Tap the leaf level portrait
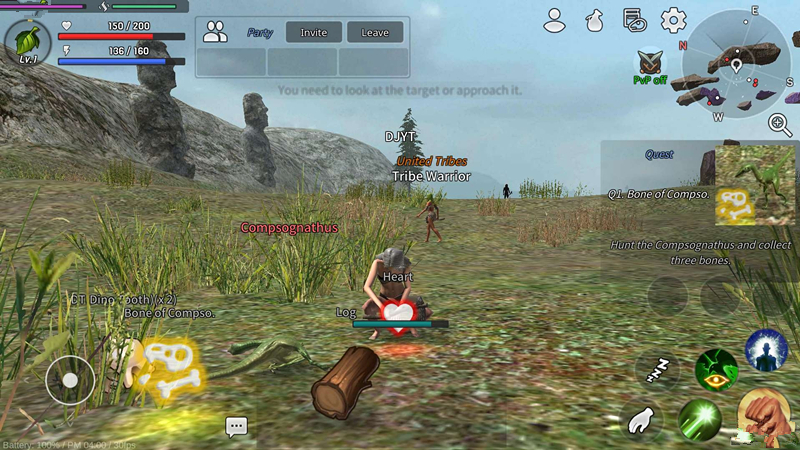The width and height of the screenshot is (800, 450). 28,40
